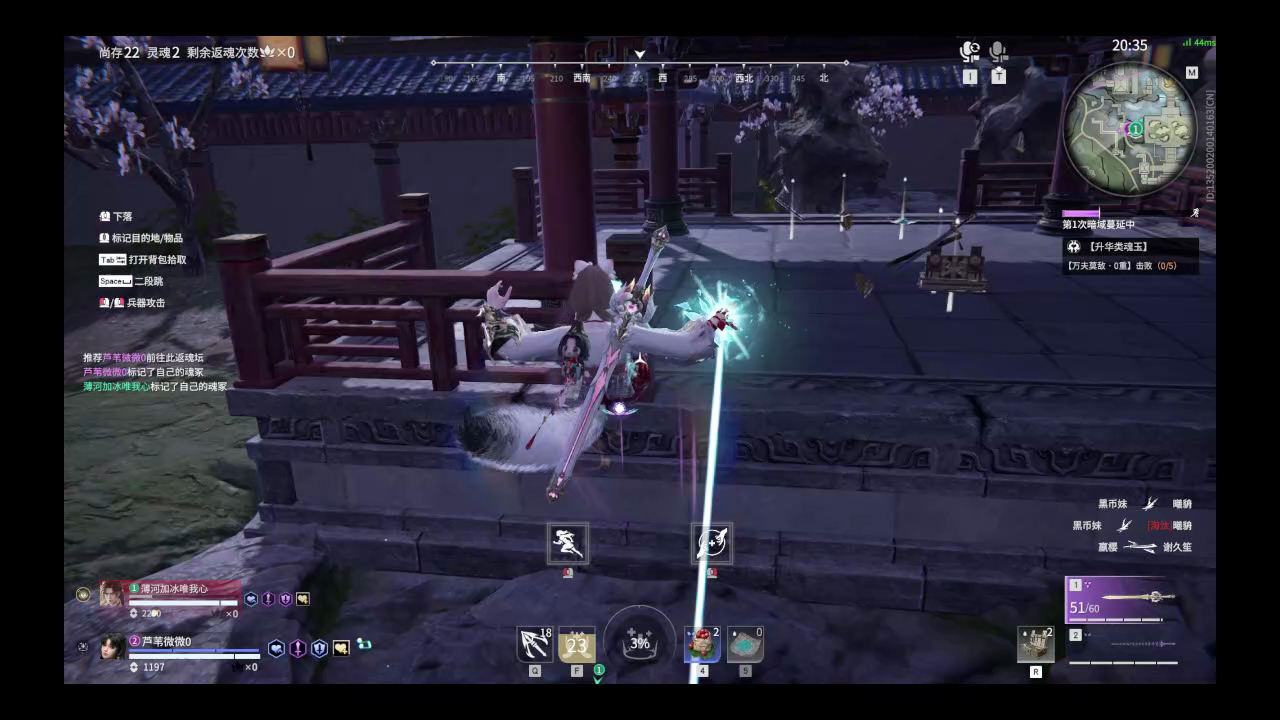This screenshot has height=720, width=1280.
Task: Expand weapon slot 2 marked with R
Action: click(x=1034, y=643)
